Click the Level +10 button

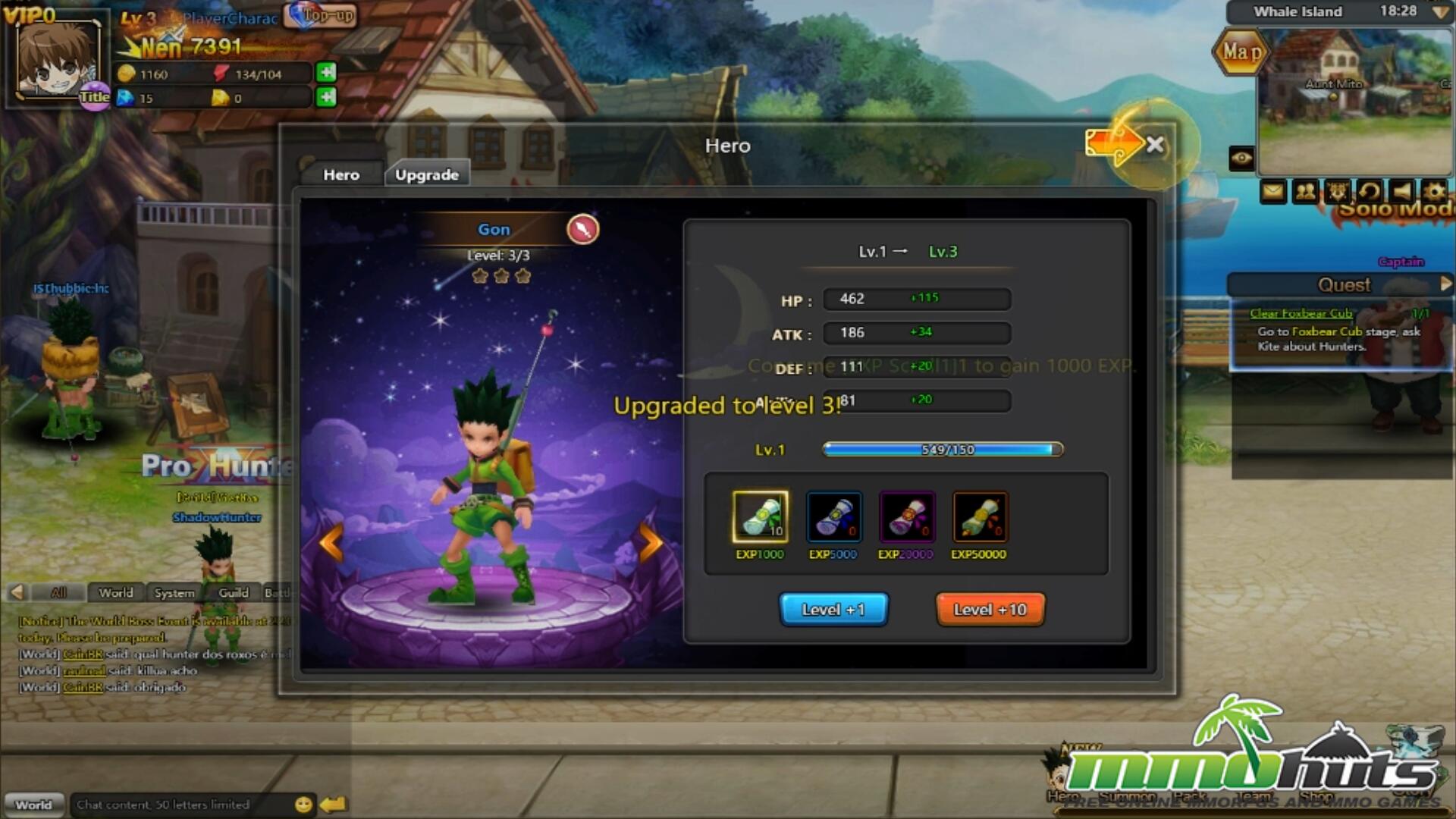pos(990,610)
